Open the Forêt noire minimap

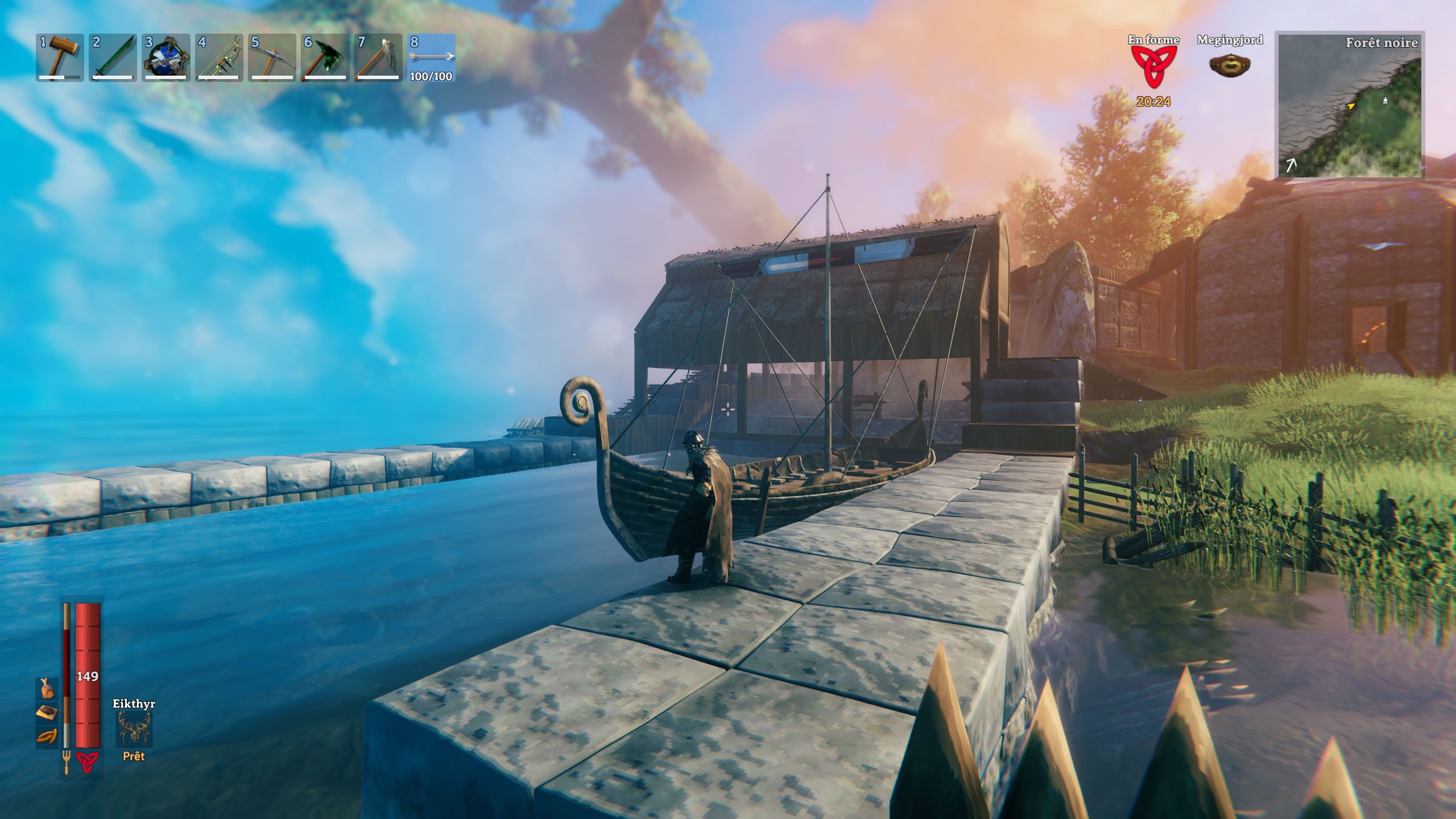coord(1350,106)
